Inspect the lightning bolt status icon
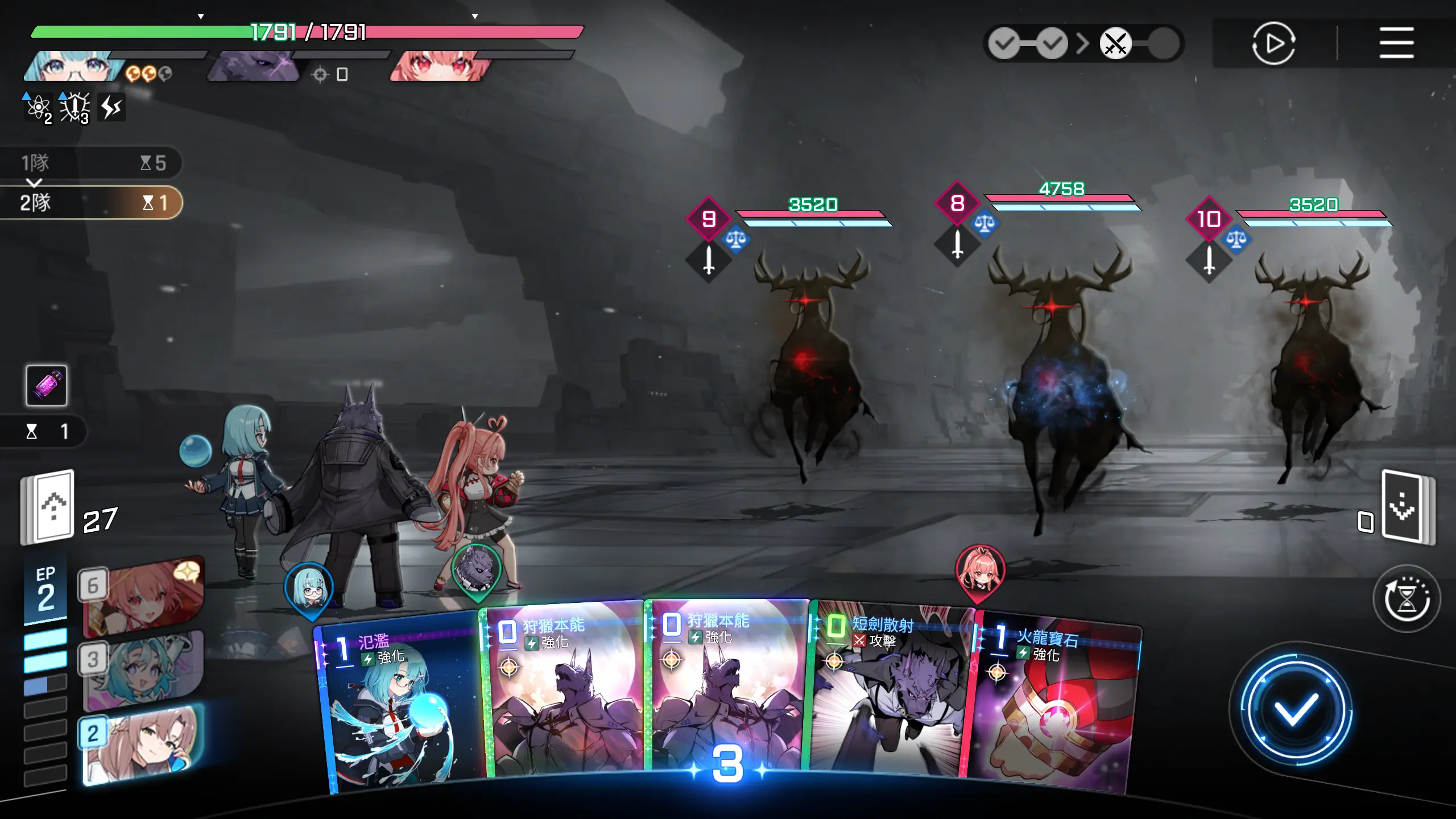1456x819 pixels. 111,107
